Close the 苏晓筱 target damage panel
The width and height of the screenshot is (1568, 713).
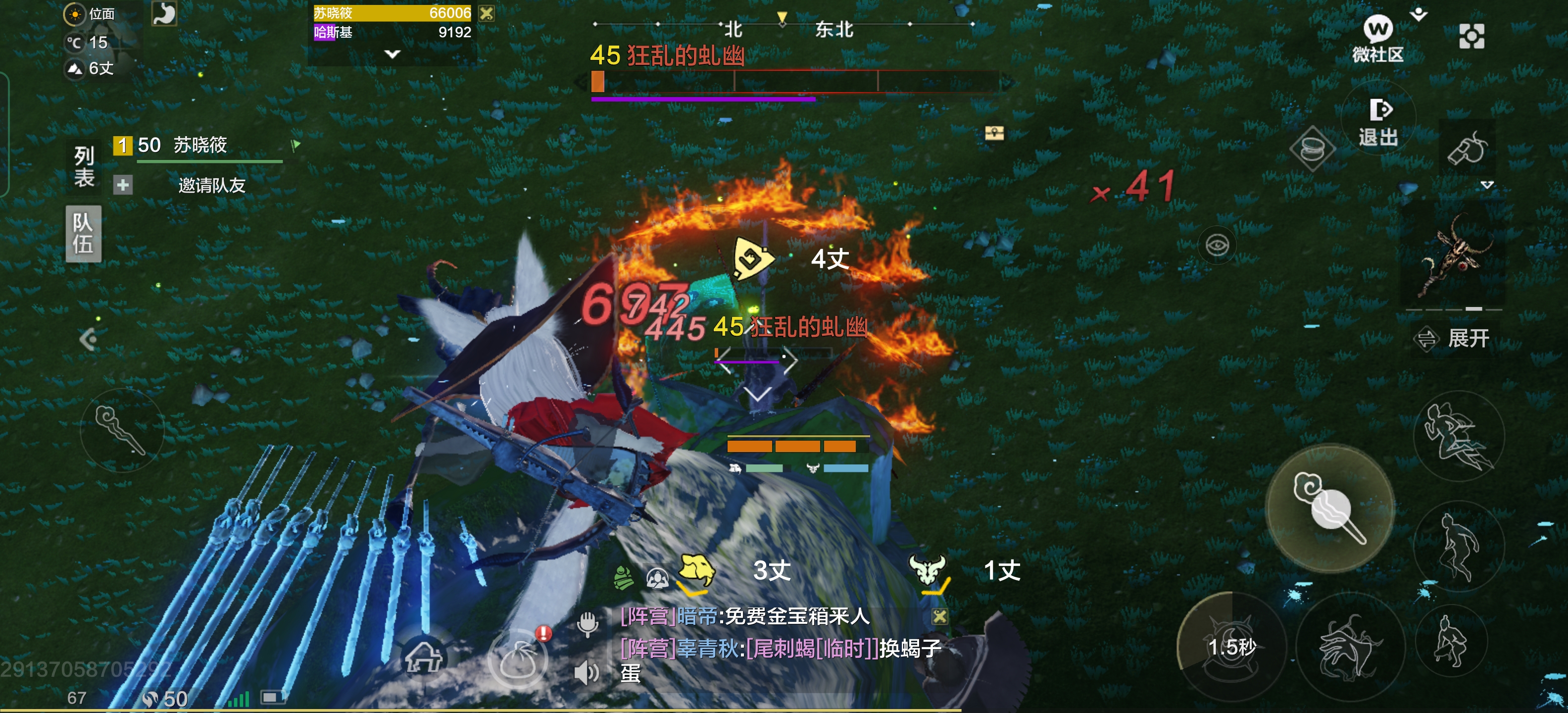(x=487, y=13)
